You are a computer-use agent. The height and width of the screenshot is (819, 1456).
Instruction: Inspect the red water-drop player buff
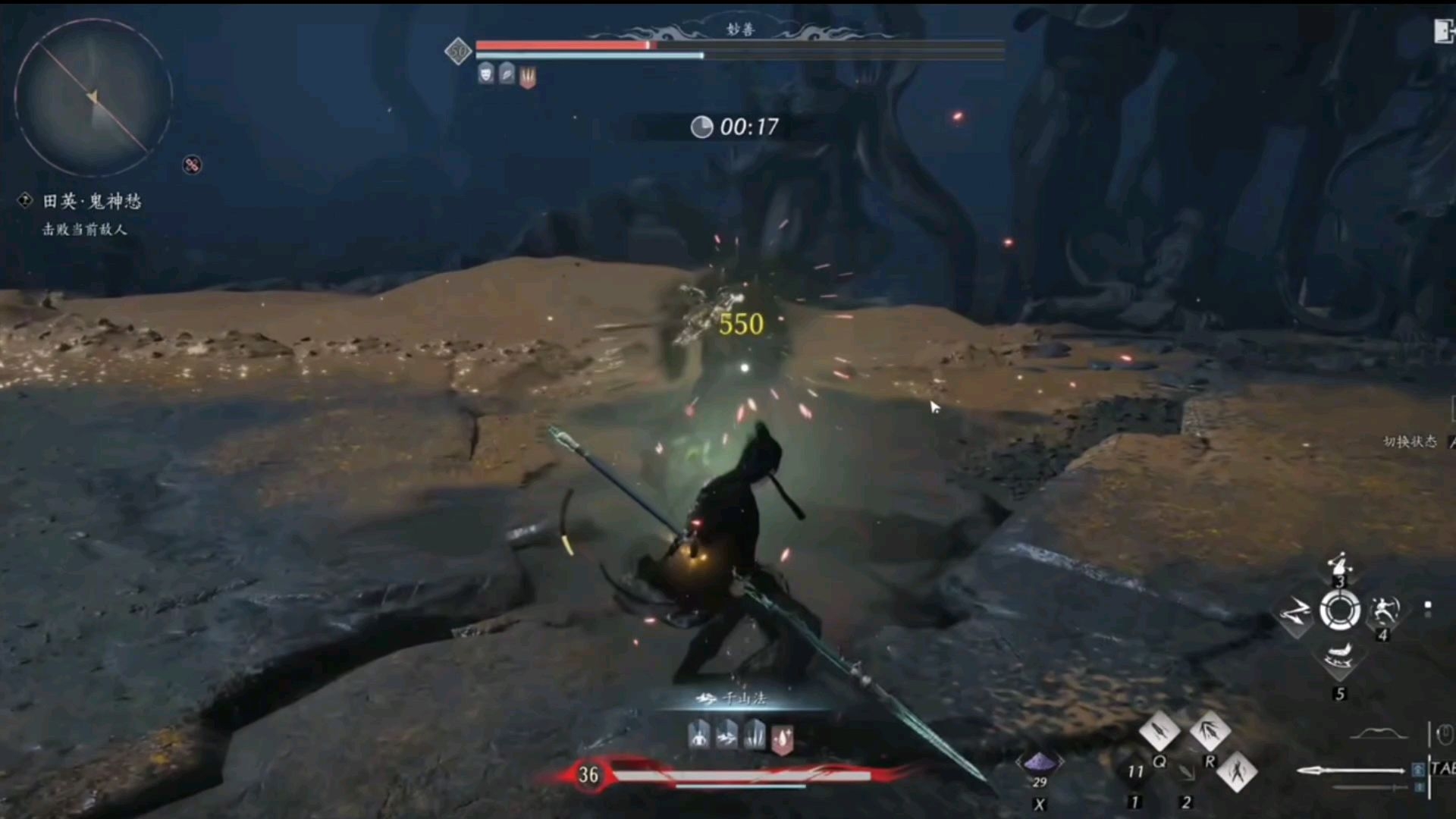coord(782,738)
